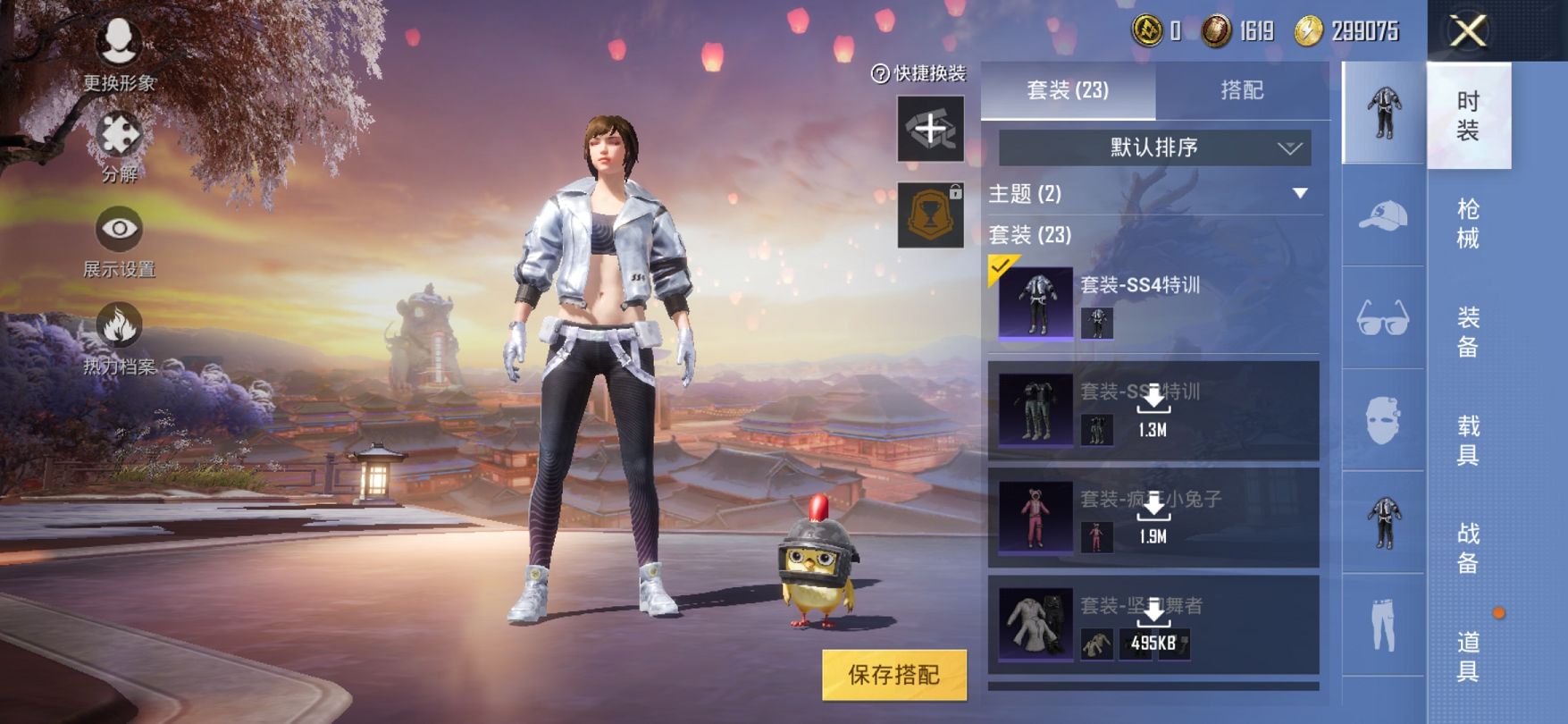Open the 道具 items category
The height and width of the screenshot is (724, 1568).
1468,656
